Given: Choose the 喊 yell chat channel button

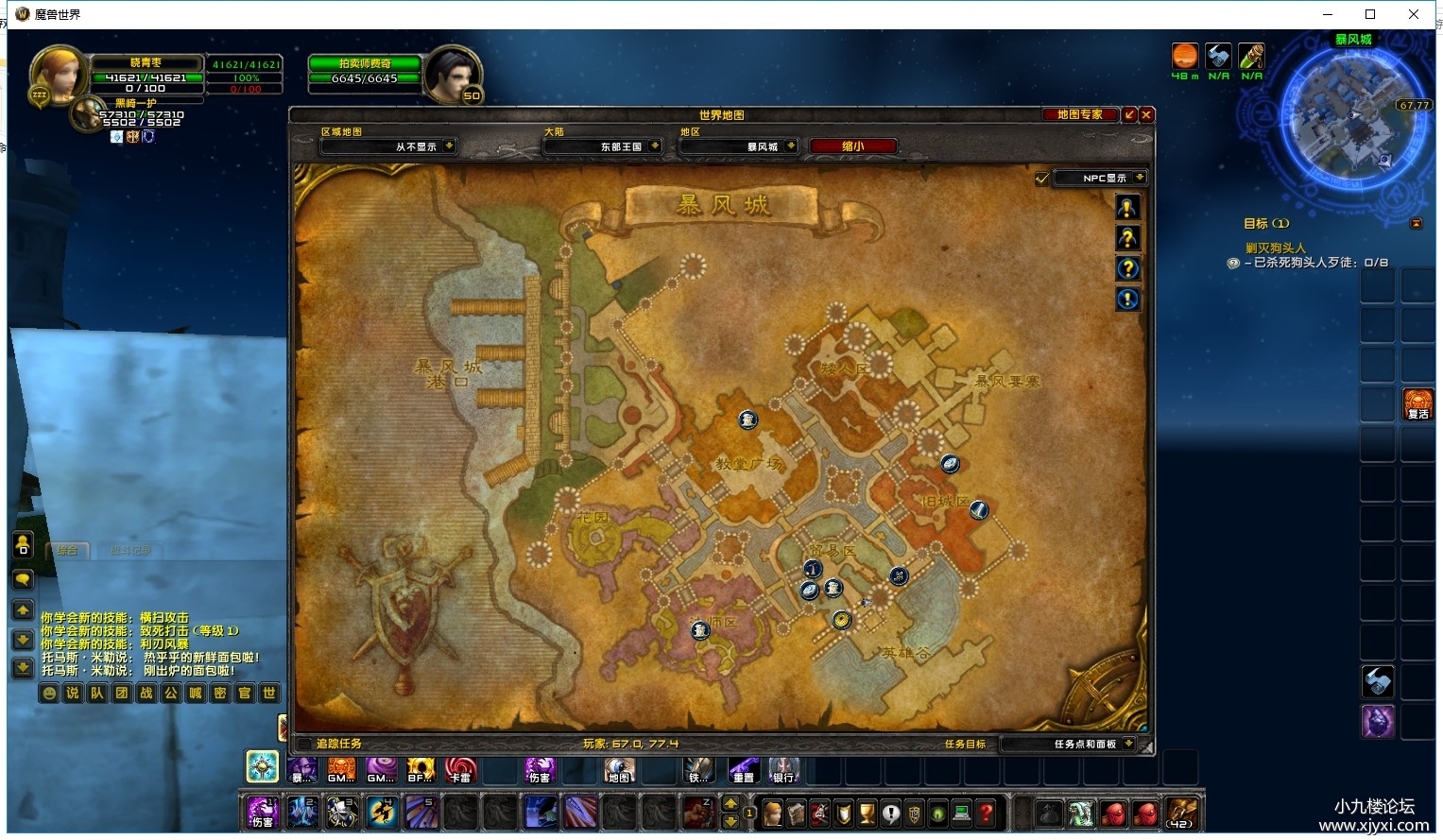Looking at the screenshot, I should point(195,693).
